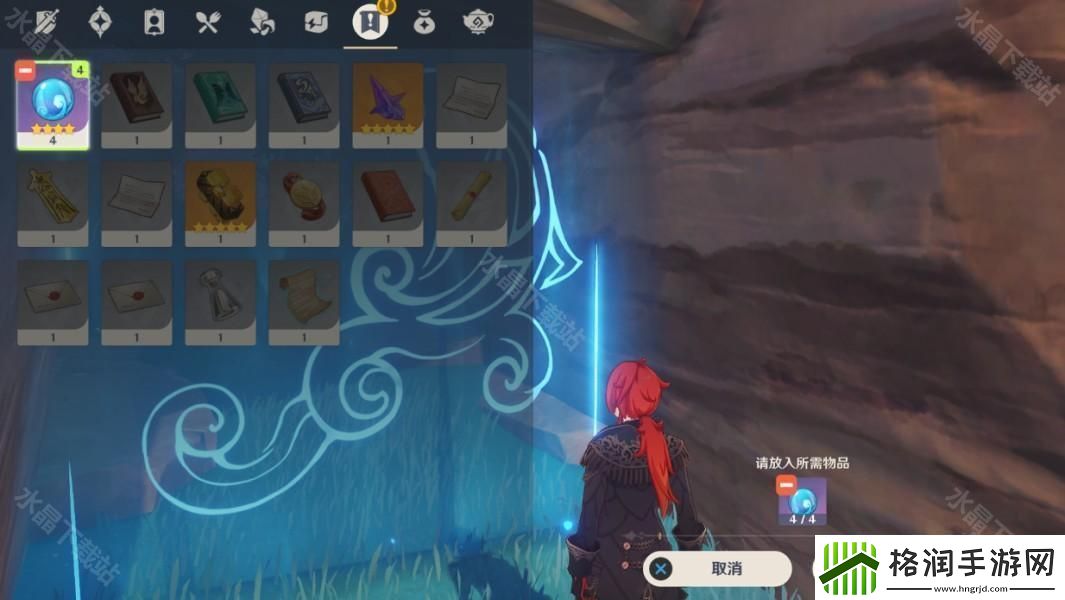Choose the rolled yellow scroll item

click(x=471, y=199)
